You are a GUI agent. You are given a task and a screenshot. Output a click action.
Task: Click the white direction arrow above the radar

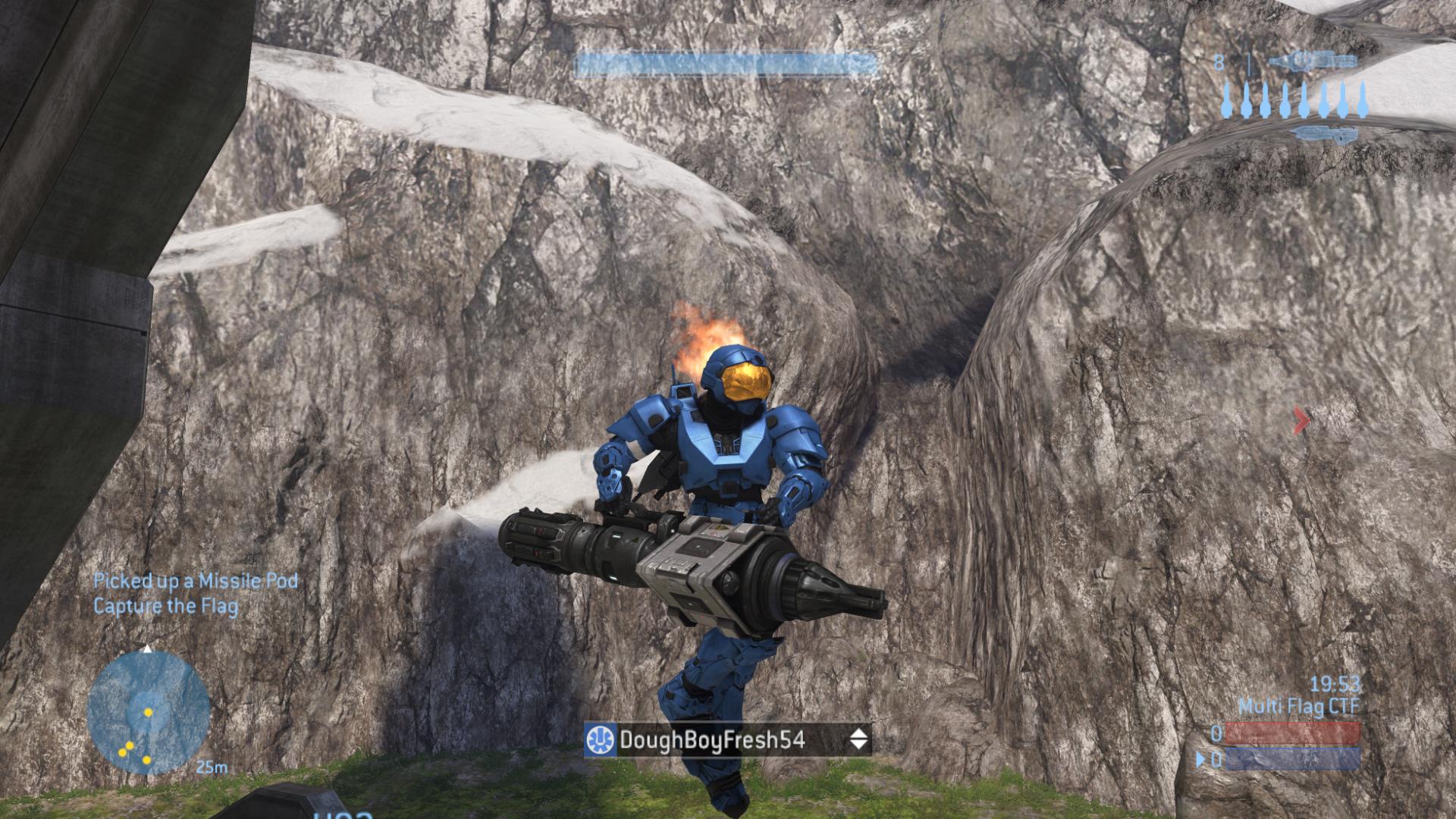click(x=146, y=650)
